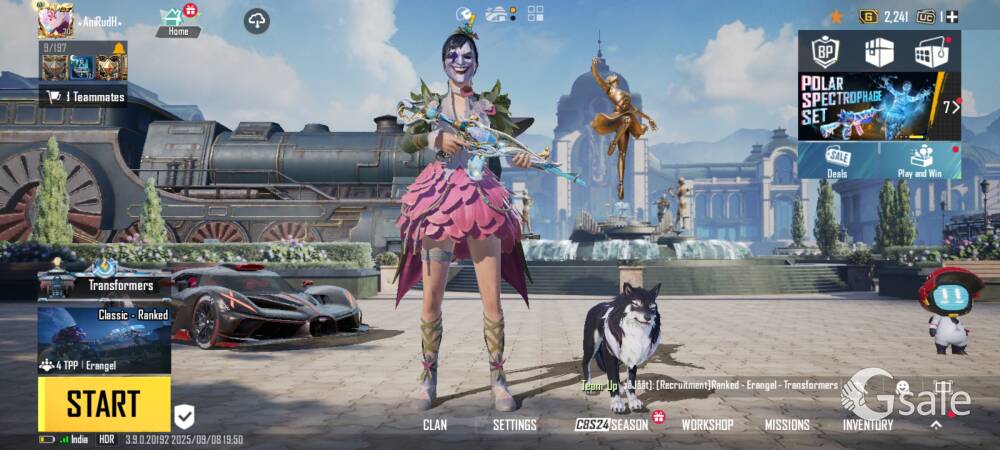Open the Deals sale page
The image size is (1000, 450).
[837, 160]
